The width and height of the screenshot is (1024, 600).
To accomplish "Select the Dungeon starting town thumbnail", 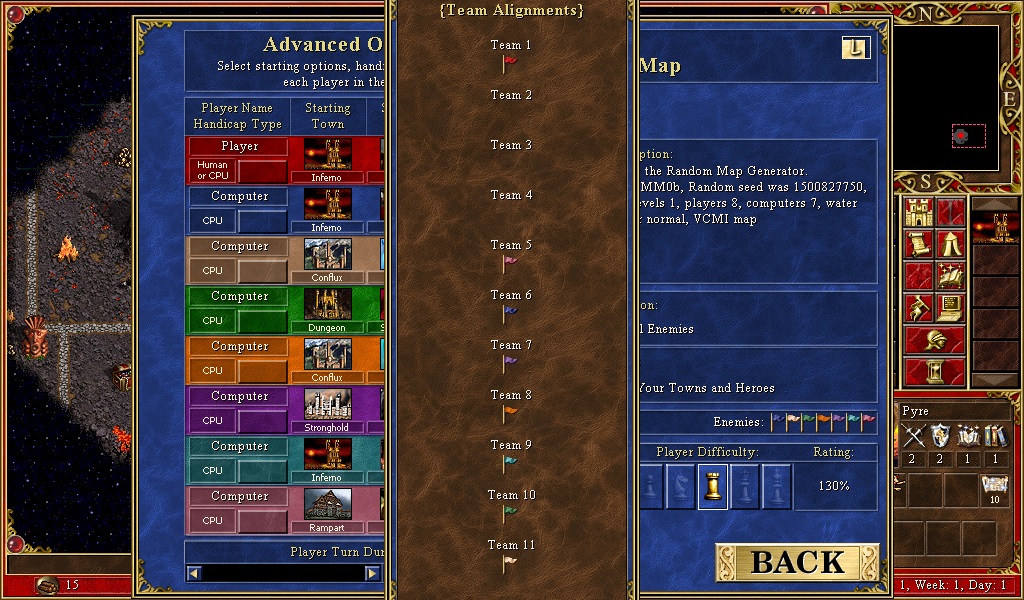I will coord(327,304).
